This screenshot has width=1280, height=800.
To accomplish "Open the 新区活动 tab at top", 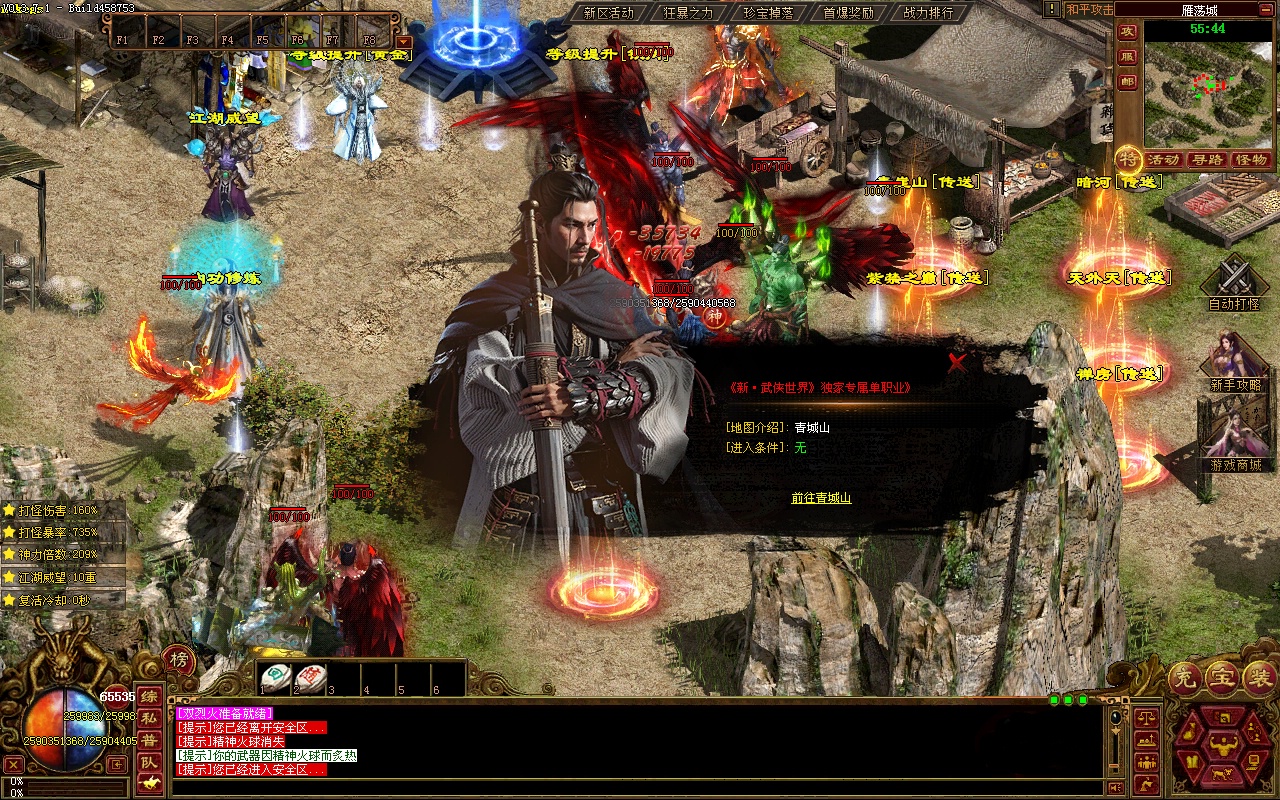I will (x=608, y=13).
